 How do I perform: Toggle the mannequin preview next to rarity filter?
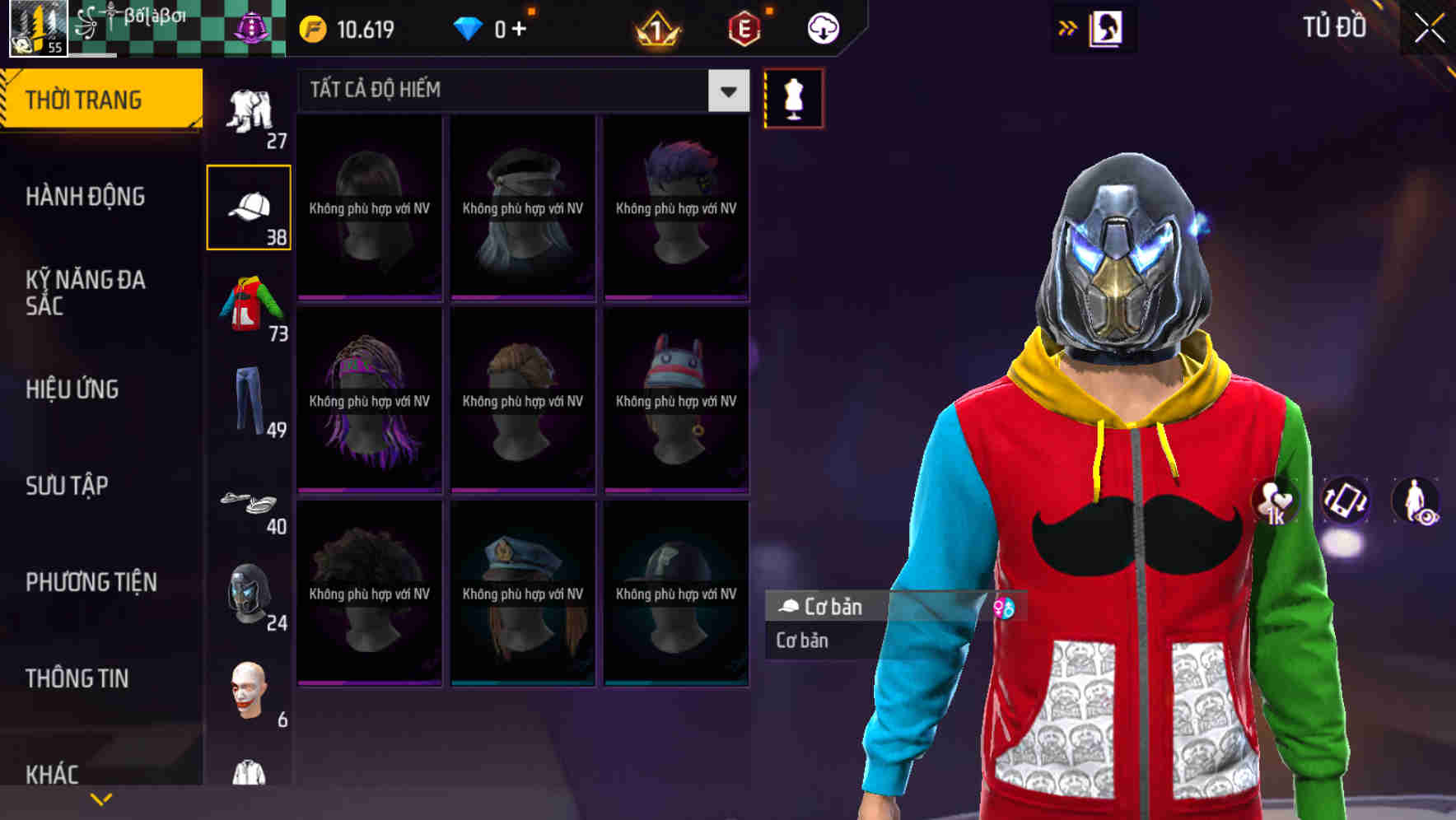click(x=793, y=97)
